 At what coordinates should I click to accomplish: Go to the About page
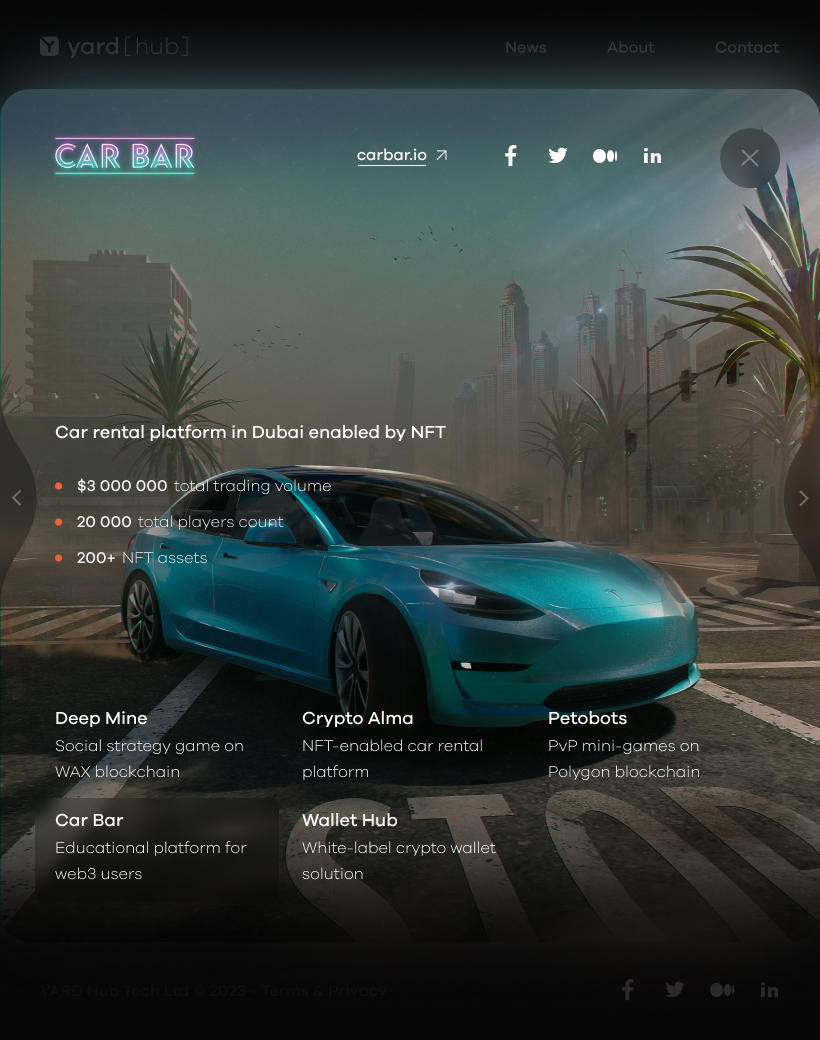630,47
